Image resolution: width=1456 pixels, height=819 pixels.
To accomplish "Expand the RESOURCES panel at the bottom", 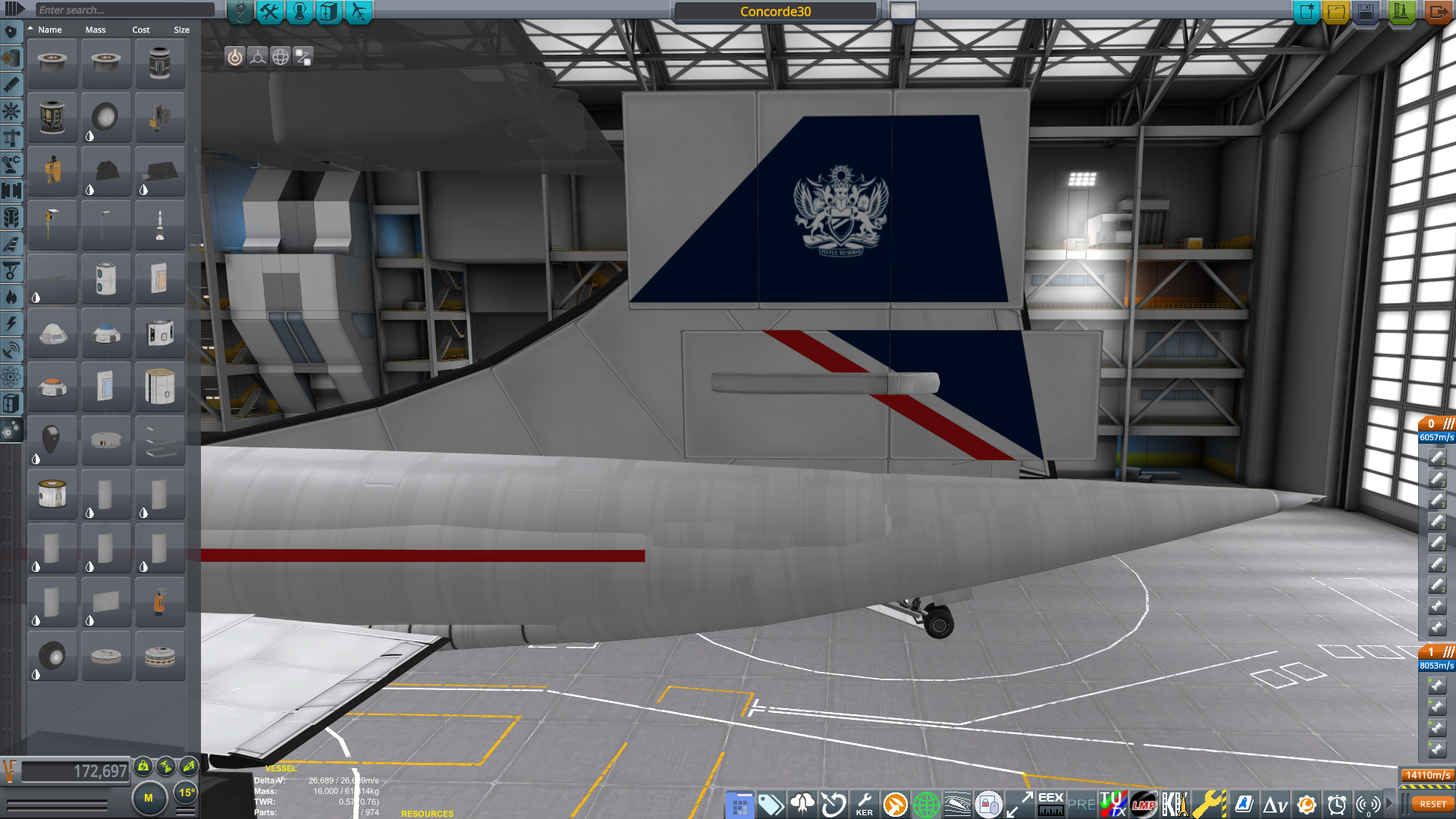I will [427, 813].
